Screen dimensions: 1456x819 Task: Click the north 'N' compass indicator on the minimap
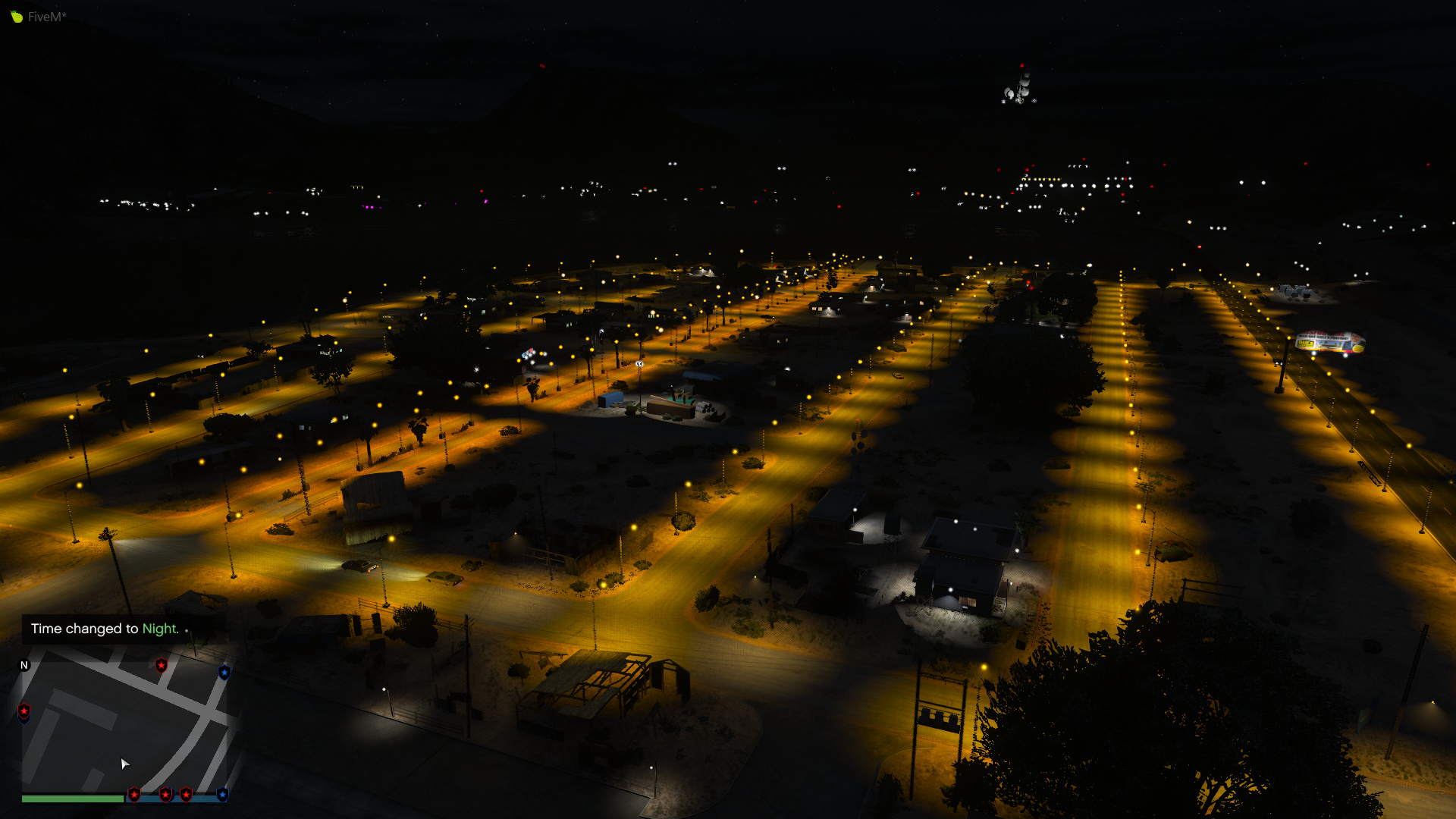[x=24, y=666]
